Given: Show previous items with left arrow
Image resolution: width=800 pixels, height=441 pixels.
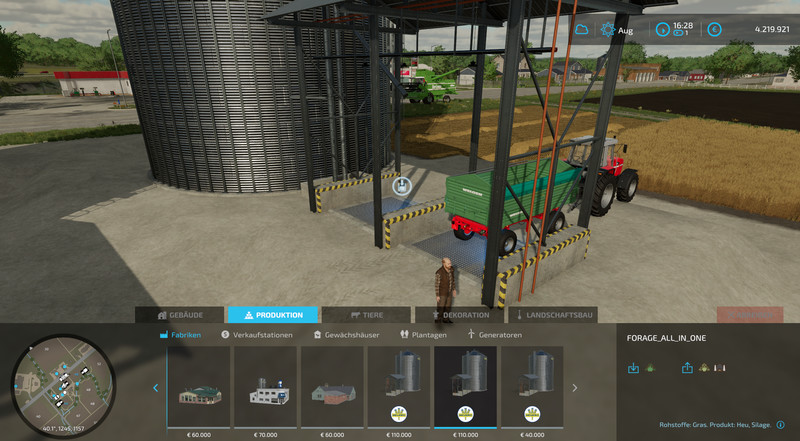Looking at the screenshot, I should pos(155,388).
